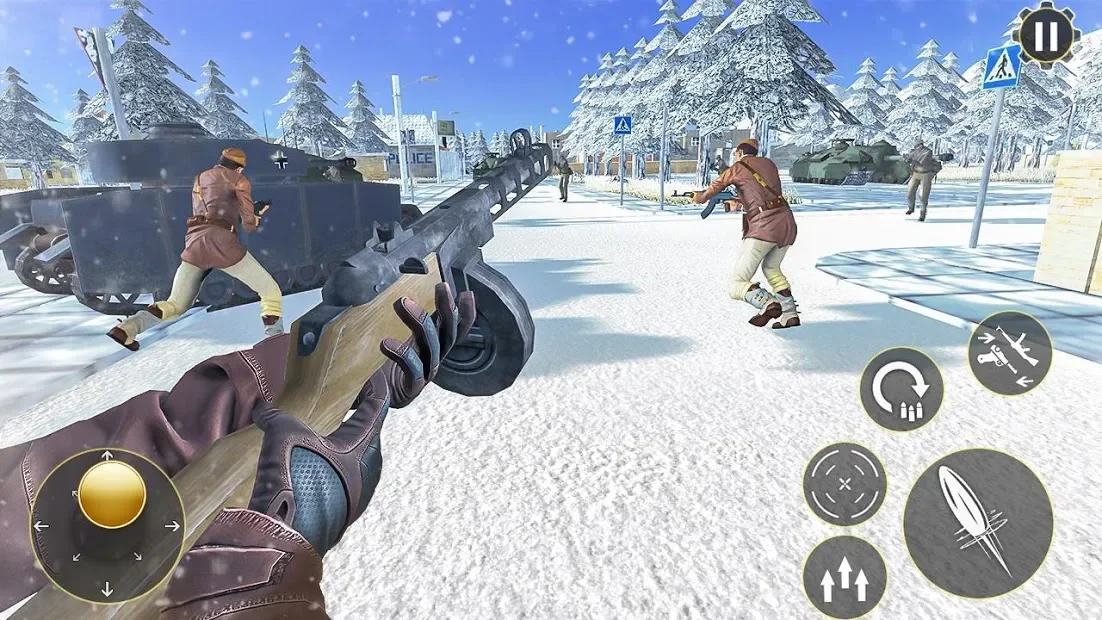Pause the game with the gear button
This screenshot has height=620, width=1102.
point(1046,35)
